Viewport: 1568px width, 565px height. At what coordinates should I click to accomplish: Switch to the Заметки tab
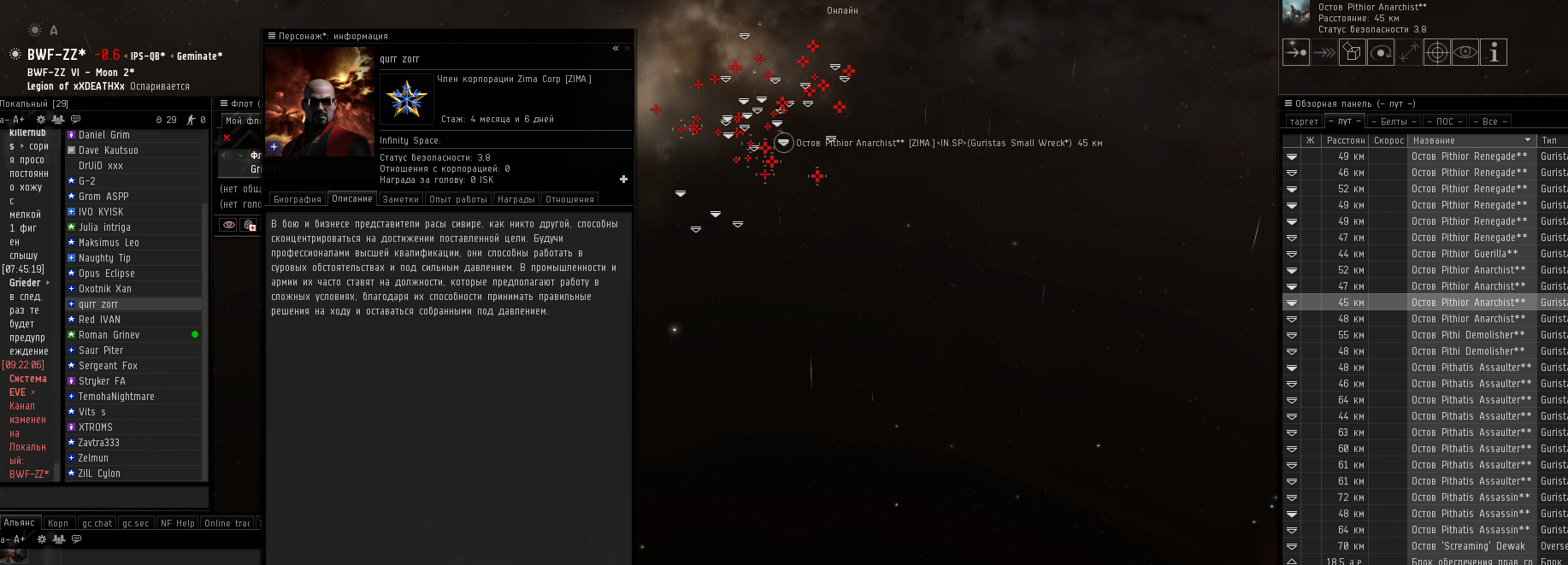coord(400,199)
